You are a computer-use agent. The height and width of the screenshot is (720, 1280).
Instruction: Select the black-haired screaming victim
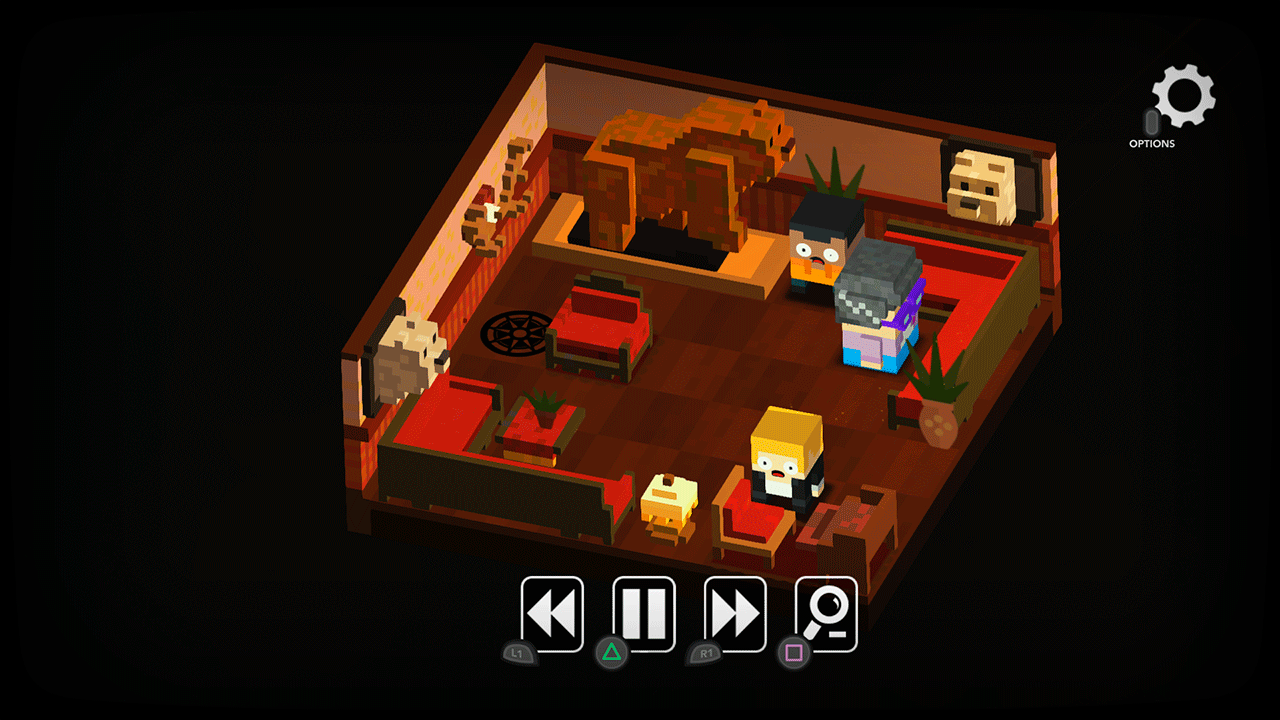click(x=820, y=250)
